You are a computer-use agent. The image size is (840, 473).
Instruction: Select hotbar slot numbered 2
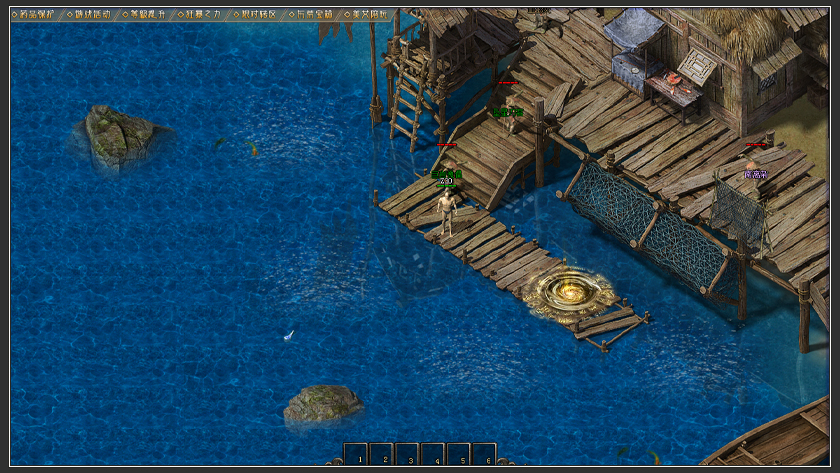click(382, 455)
